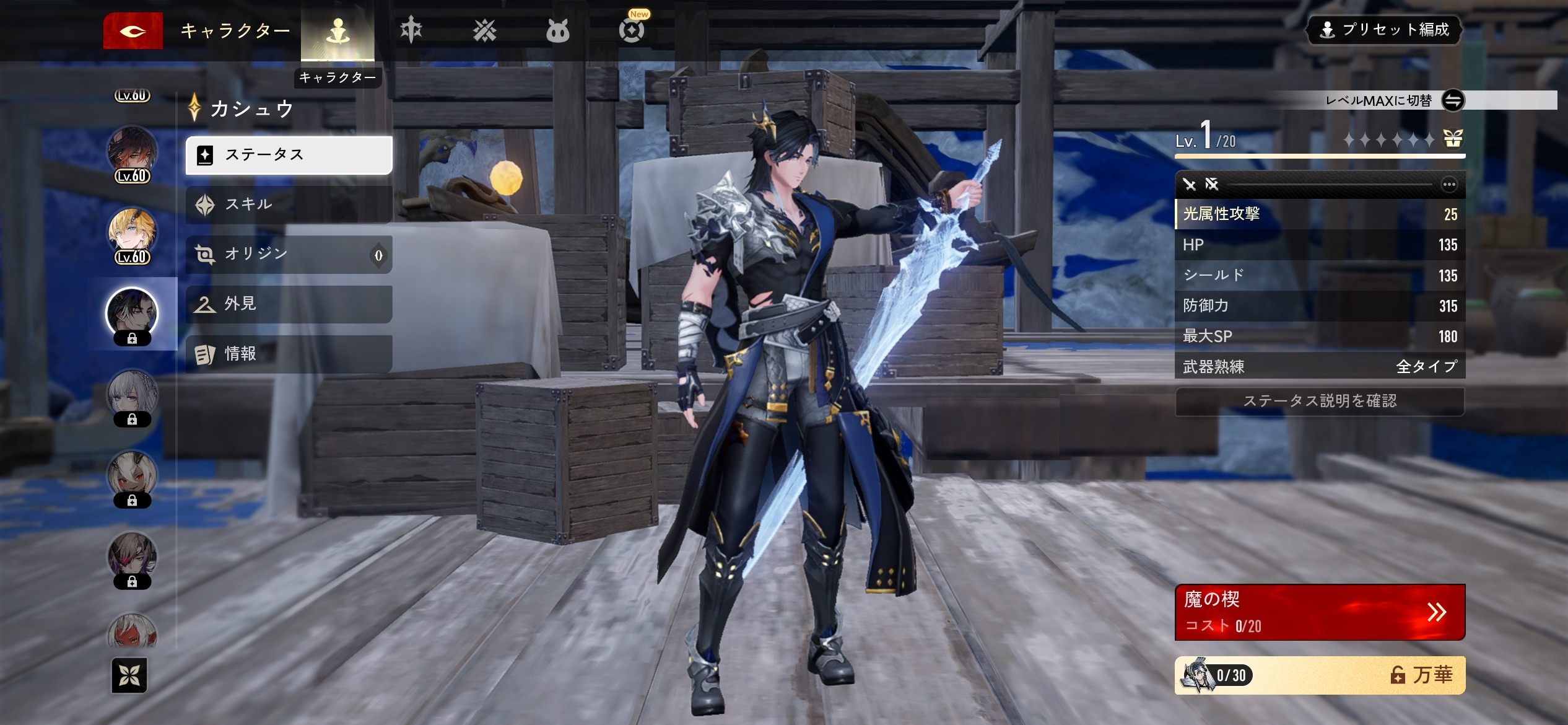Switch to the Character tab with figure icon
Screen dimensions: 1568x725
pos(338,31)
